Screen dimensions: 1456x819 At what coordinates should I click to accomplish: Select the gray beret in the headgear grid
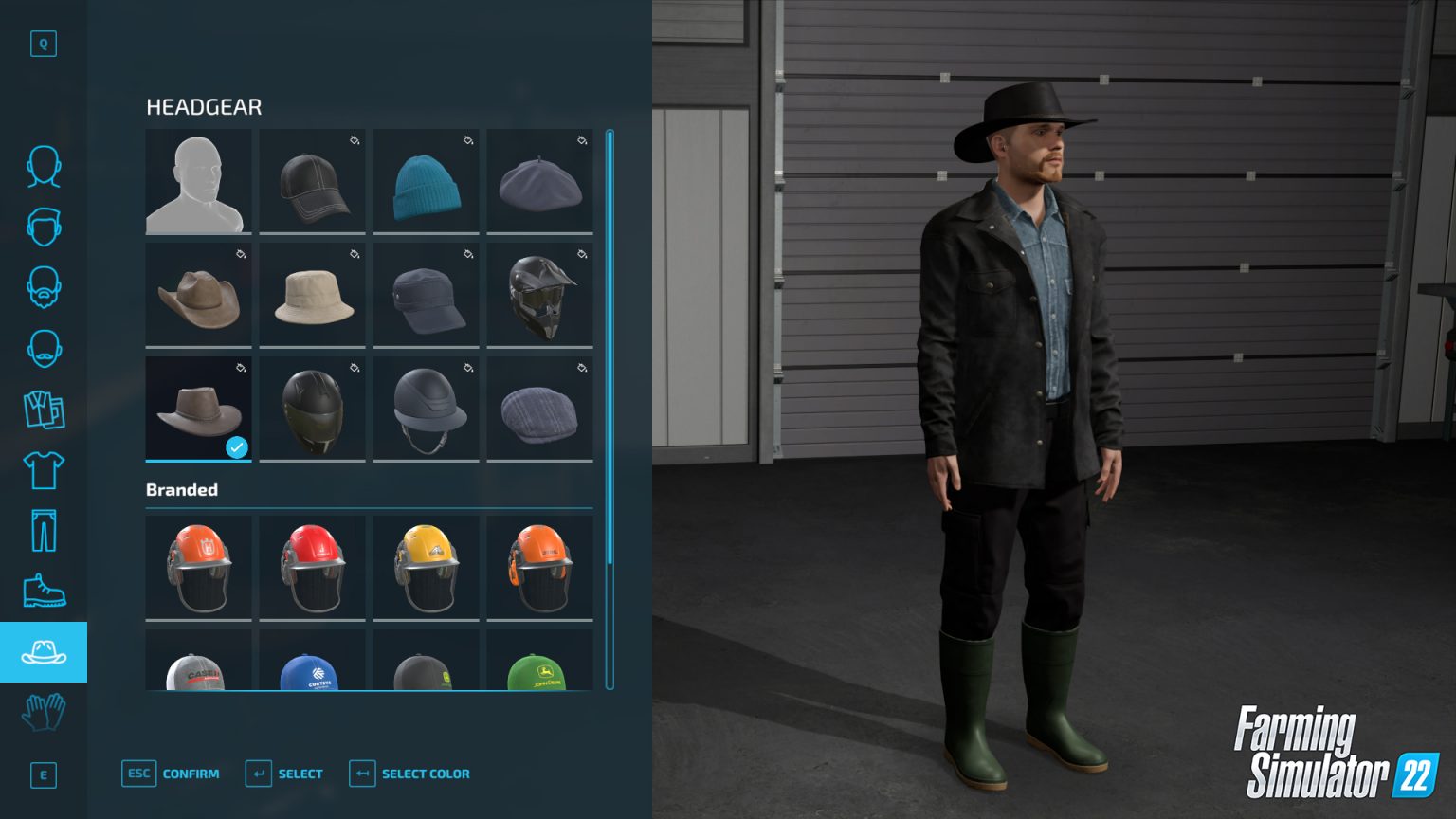[539, 180]
